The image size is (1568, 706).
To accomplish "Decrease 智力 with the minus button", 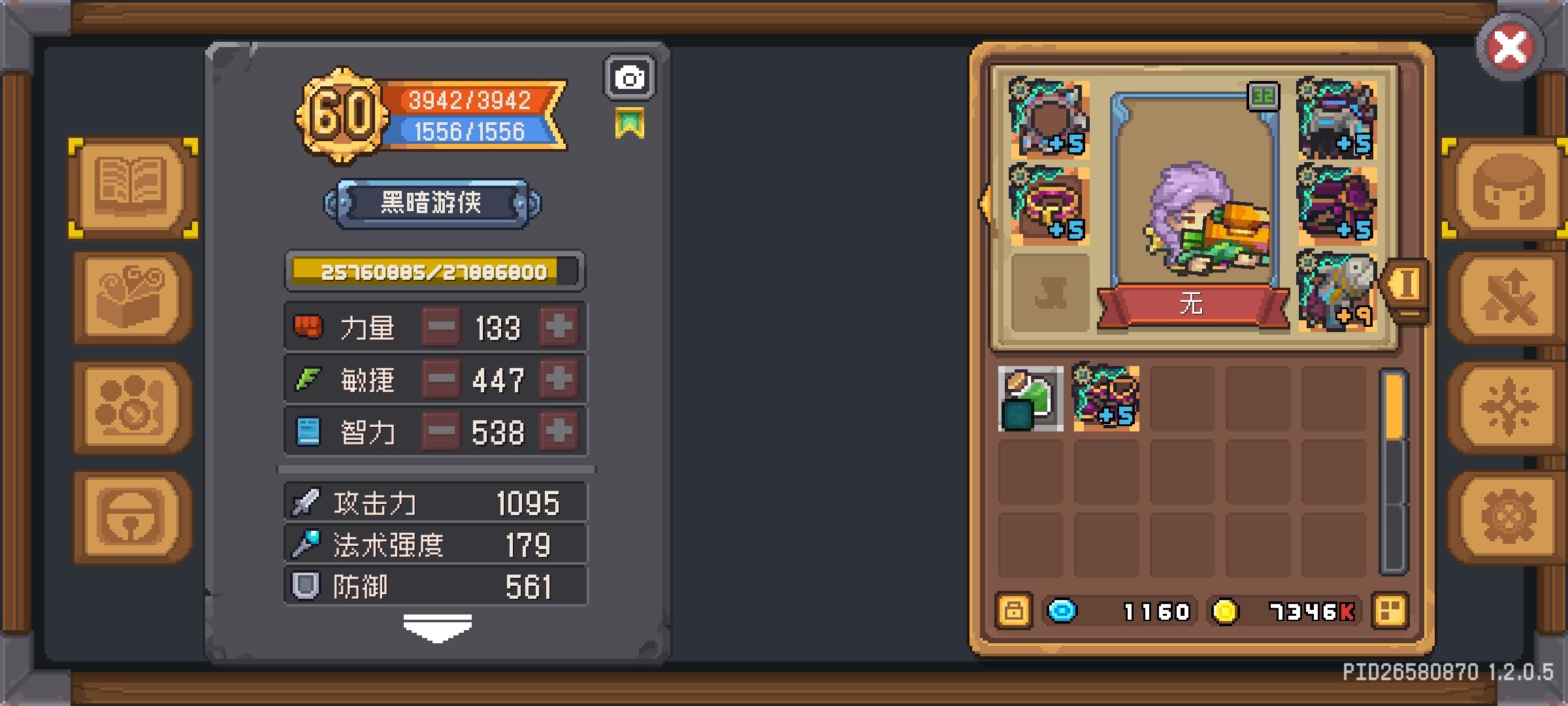I will tap(441, 430).
